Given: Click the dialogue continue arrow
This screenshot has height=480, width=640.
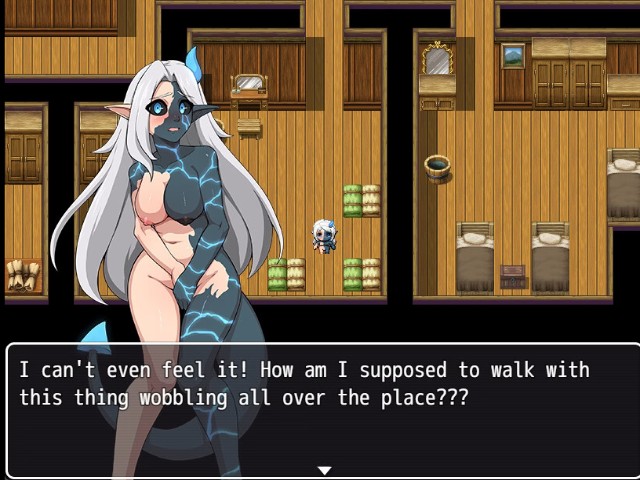Looking at the screenshot, I should [324, 470].
